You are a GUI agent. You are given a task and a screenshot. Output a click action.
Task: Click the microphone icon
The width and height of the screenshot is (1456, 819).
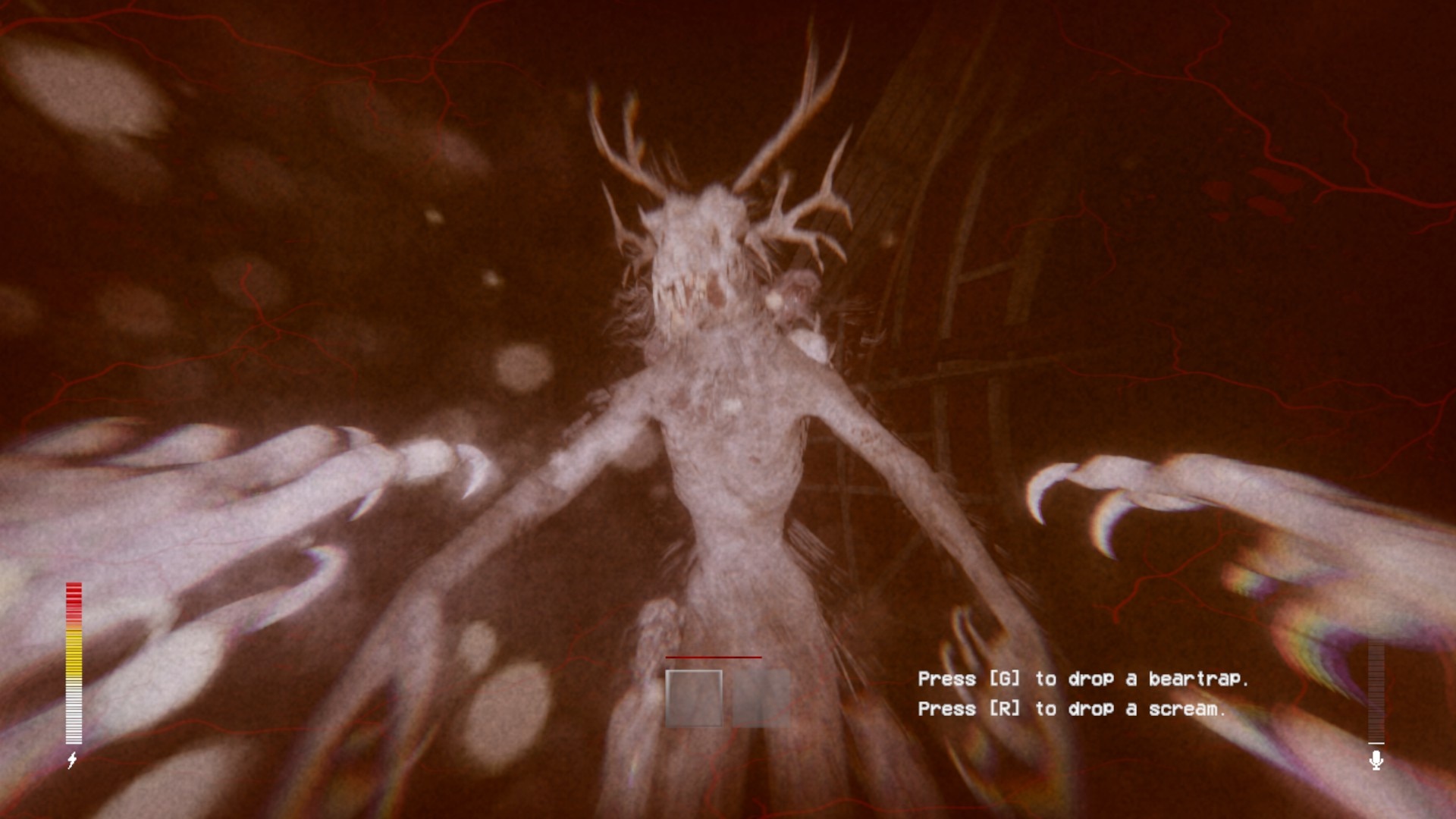tap(1376, 760)
